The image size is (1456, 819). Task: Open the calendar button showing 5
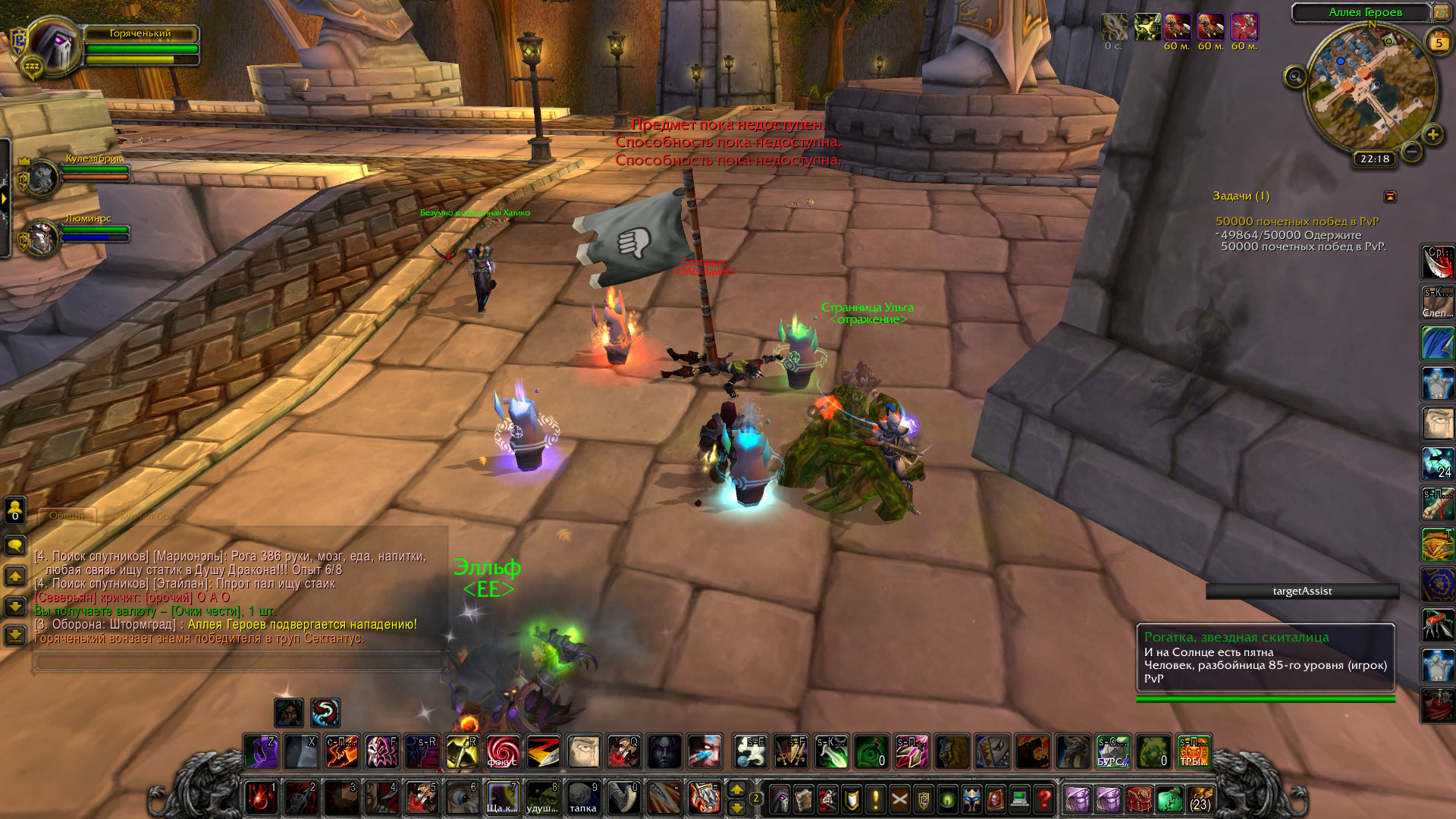click(x=1439, y=42)
